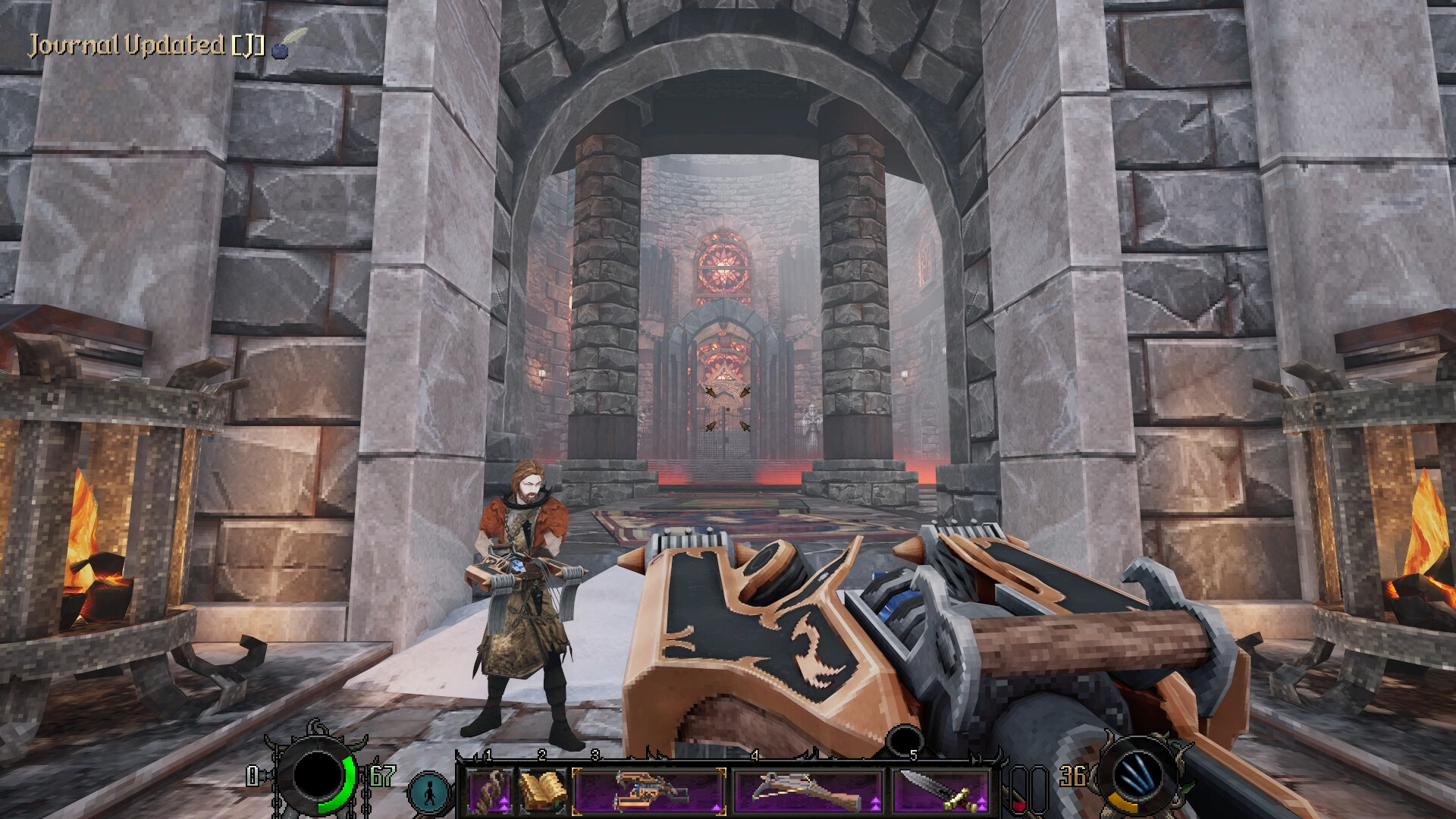Toggle the upgrade arrow beneath the sword slot
The image size is (1456, 819).
(981, 802)
